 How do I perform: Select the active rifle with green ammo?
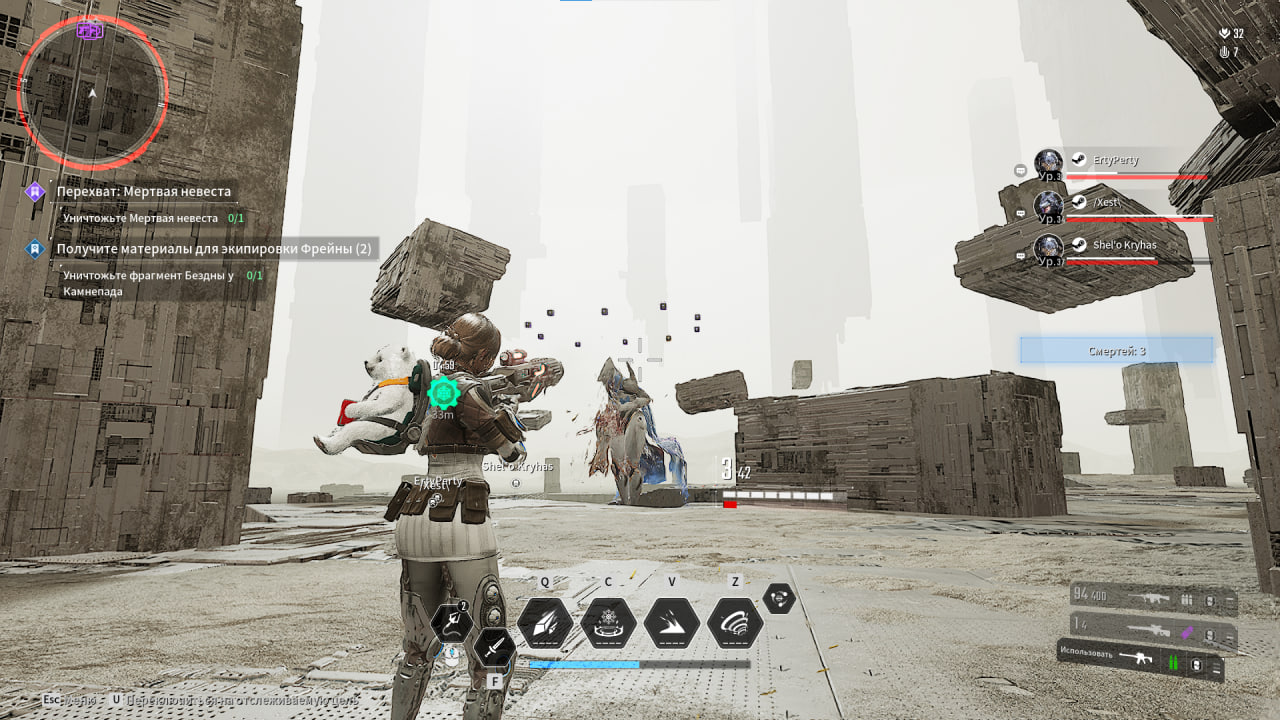click(x=1140, y=660)
